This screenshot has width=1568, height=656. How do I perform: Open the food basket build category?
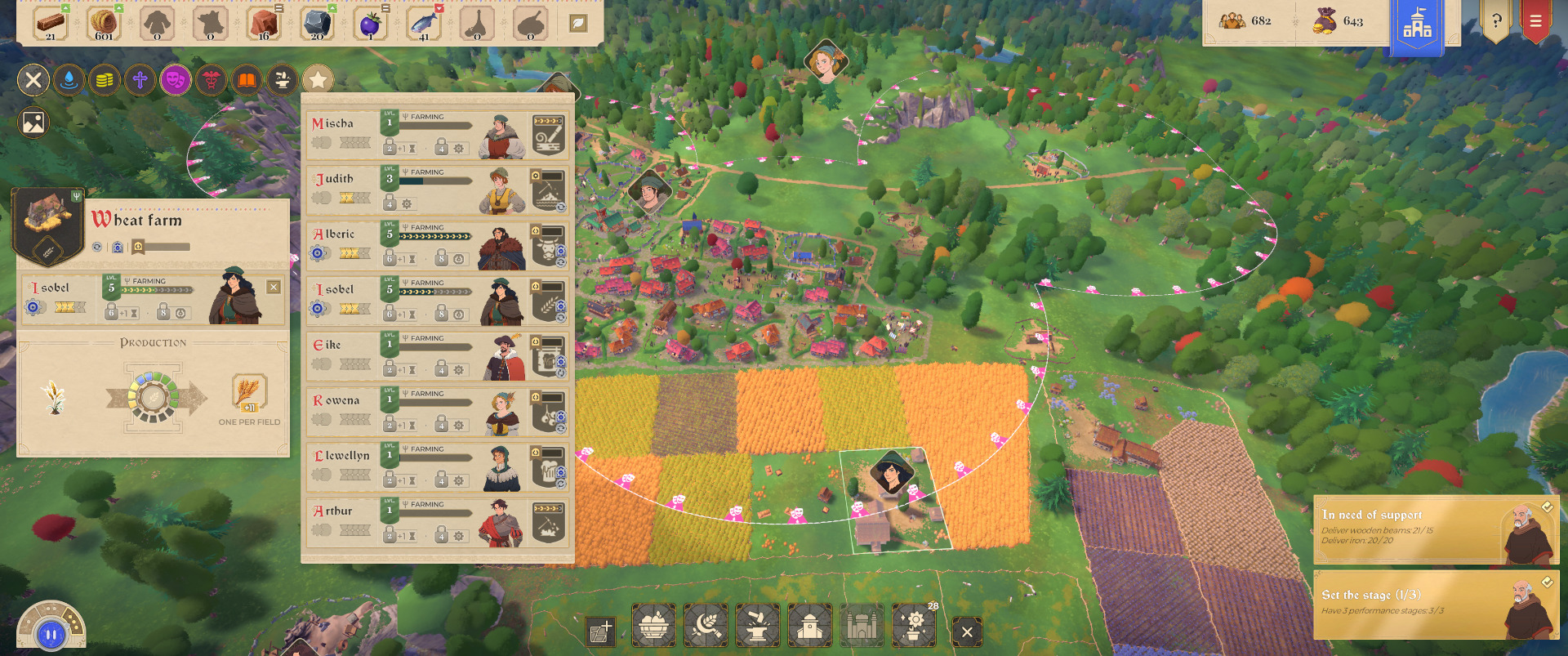pos(653,627)
